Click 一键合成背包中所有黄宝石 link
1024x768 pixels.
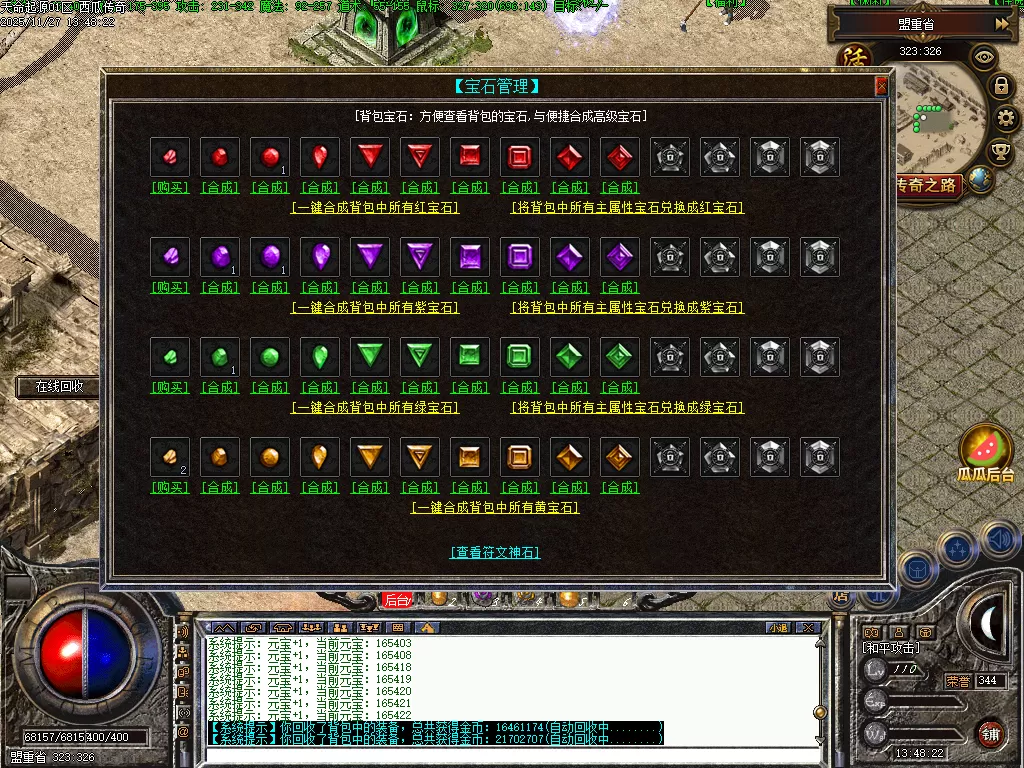[495, 508]
